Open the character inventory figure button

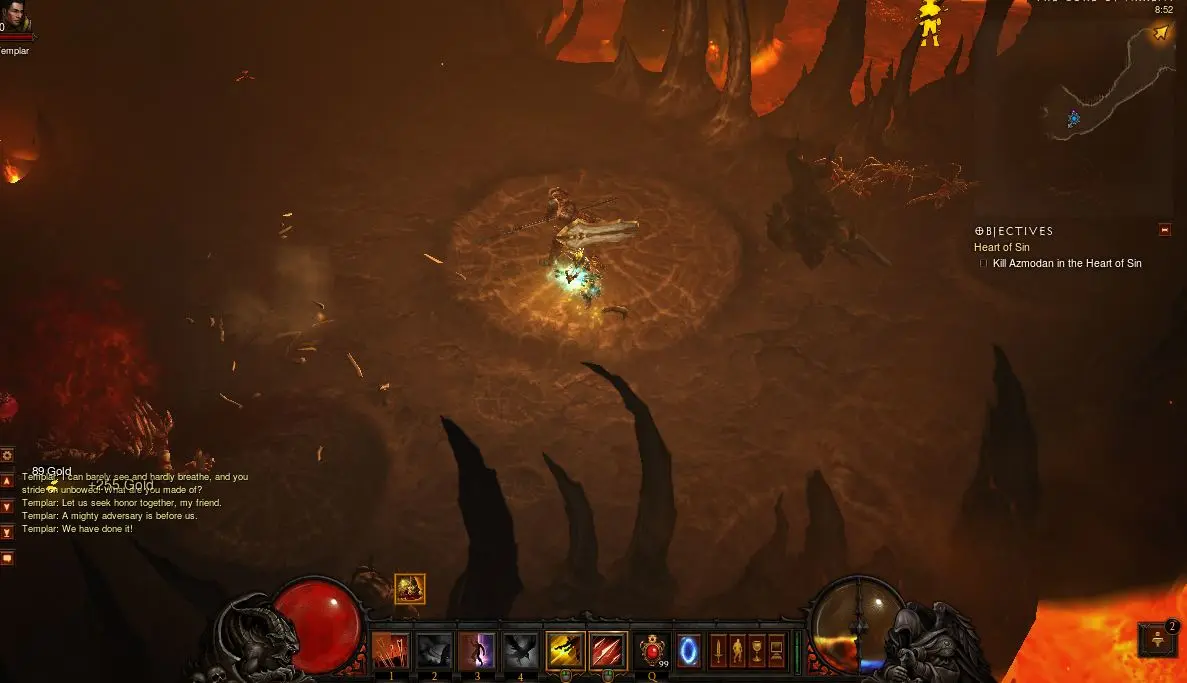tap(738, 651)
